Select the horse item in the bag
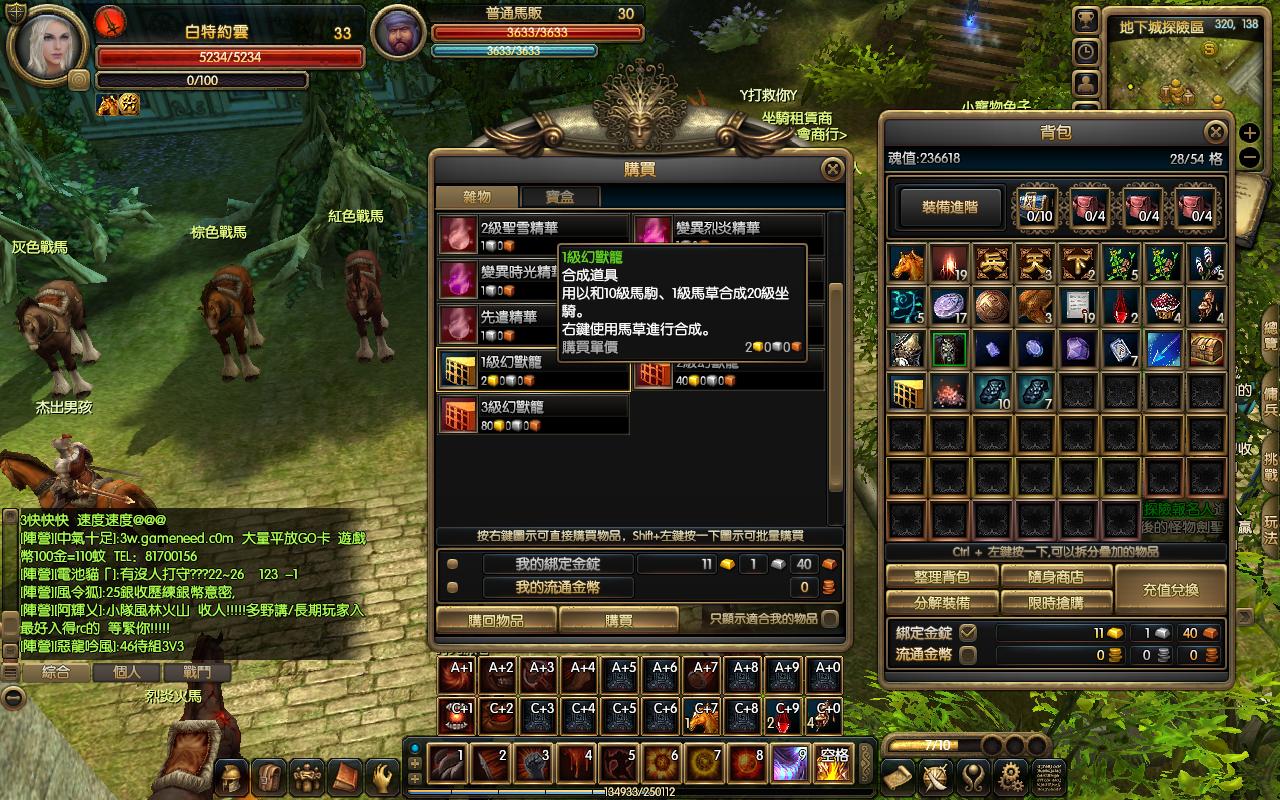Screen dimensions: 1280x800 pyautogui.click(x=907, y=263)
